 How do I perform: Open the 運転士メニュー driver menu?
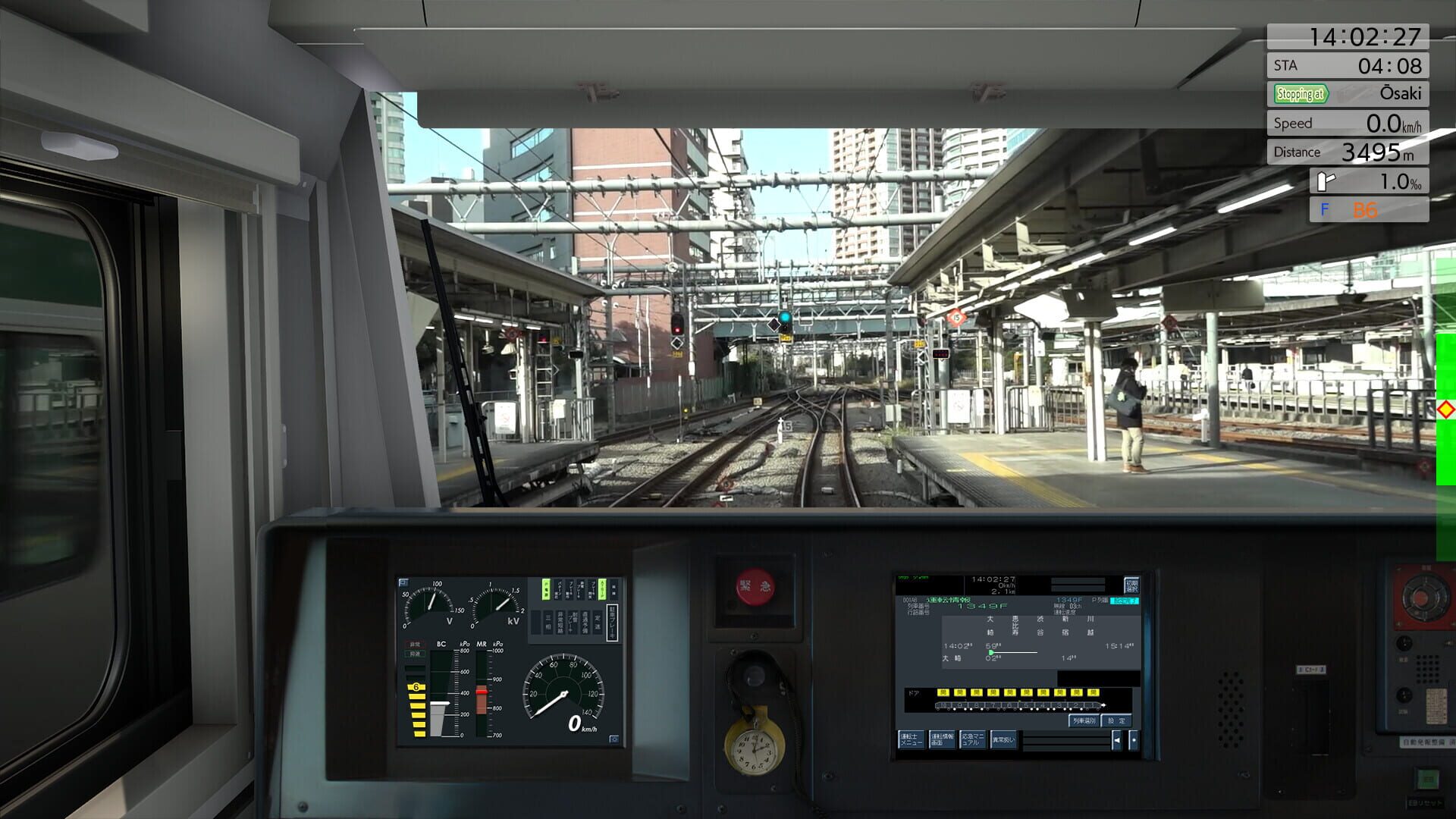coord(912,739)
